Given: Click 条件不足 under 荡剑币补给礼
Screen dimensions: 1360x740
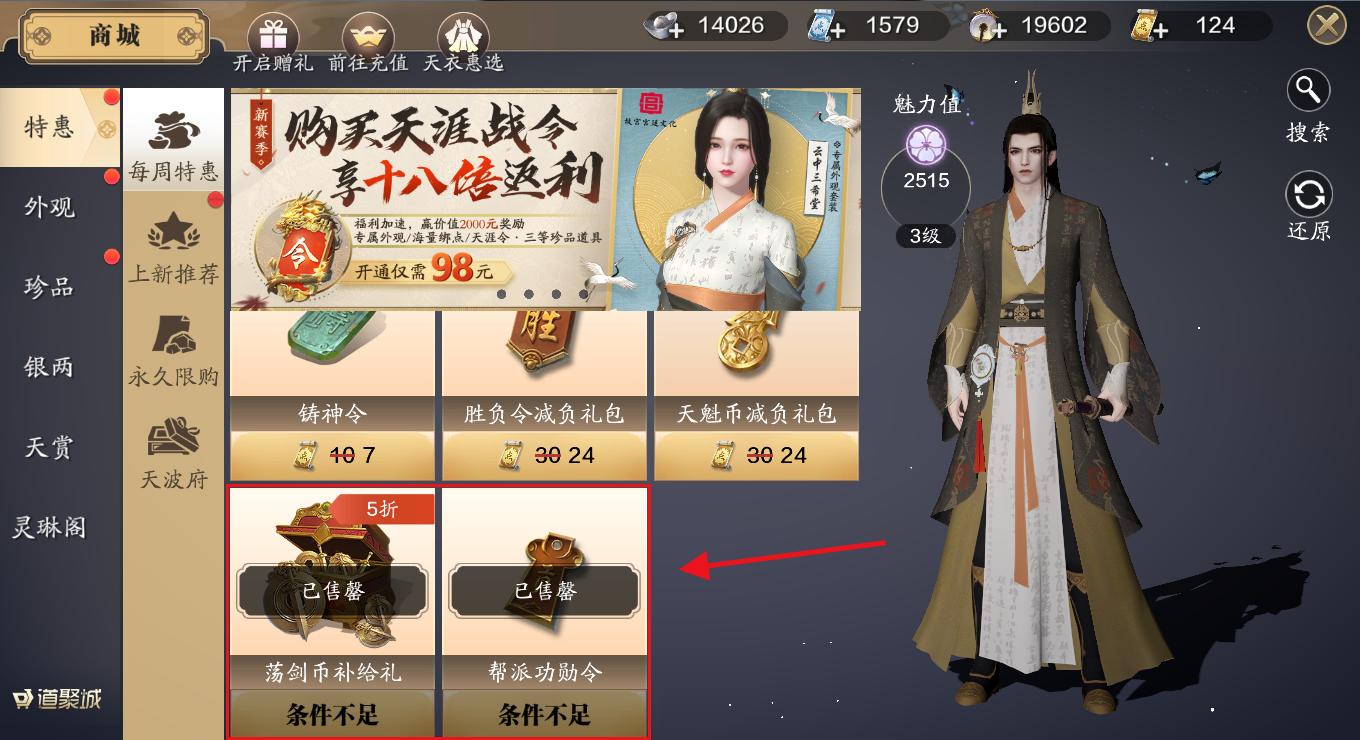Looking at the screenshot, I should pyautogui.click(x=332, y=714).
